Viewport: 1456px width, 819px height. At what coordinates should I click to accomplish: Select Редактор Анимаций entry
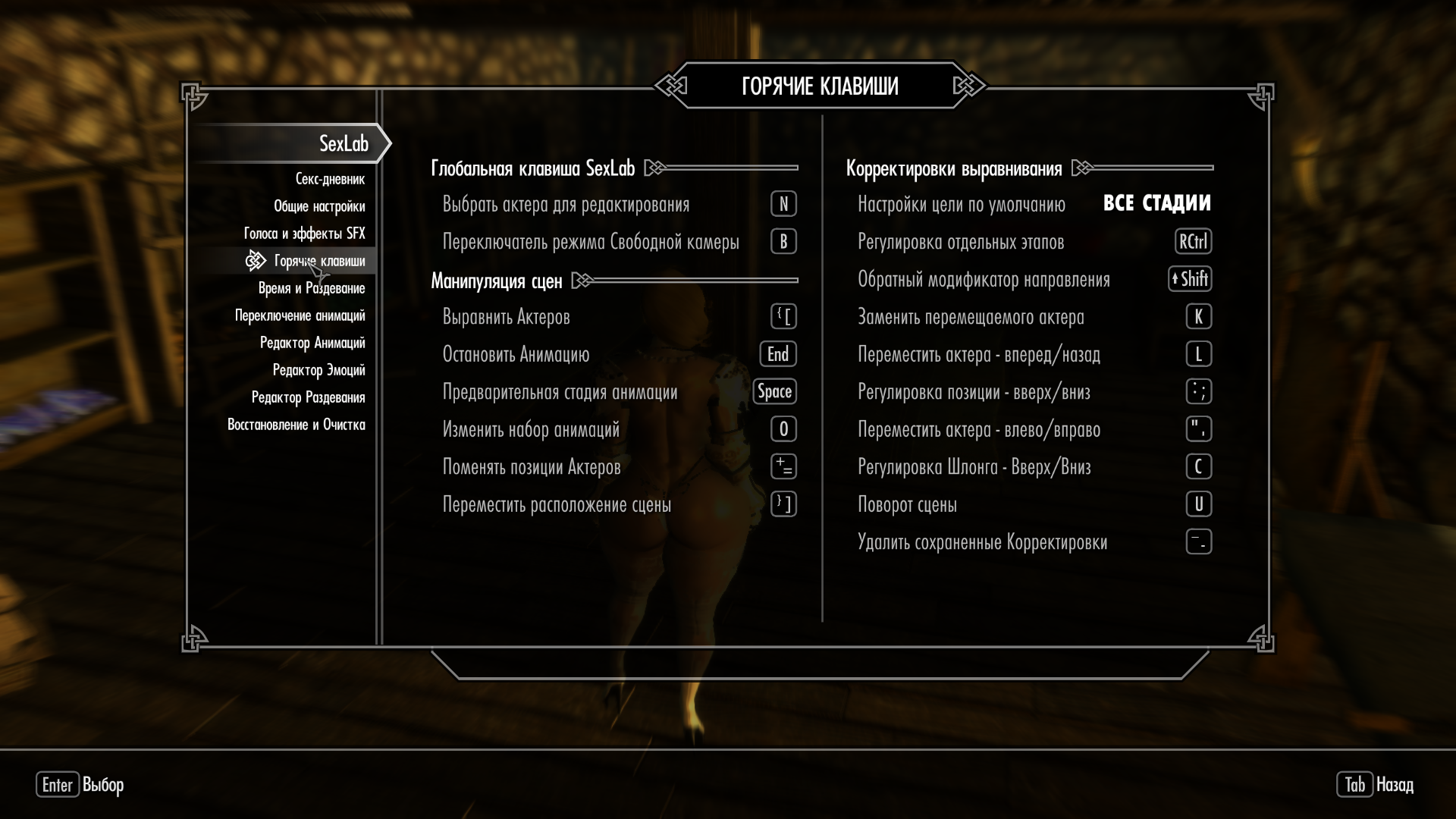(x=312, y=343)
